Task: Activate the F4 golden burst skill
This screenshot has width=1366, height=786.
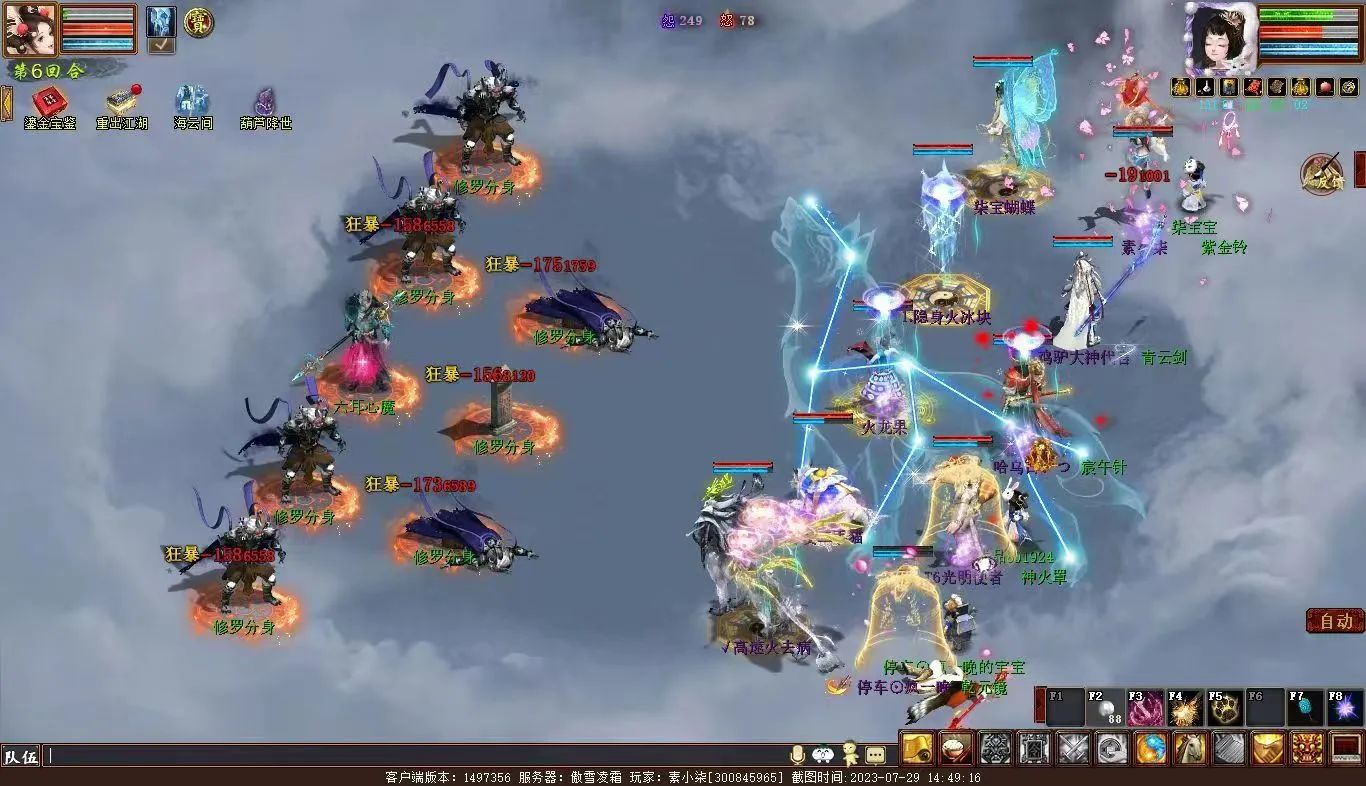Action: pos(1186,708)
